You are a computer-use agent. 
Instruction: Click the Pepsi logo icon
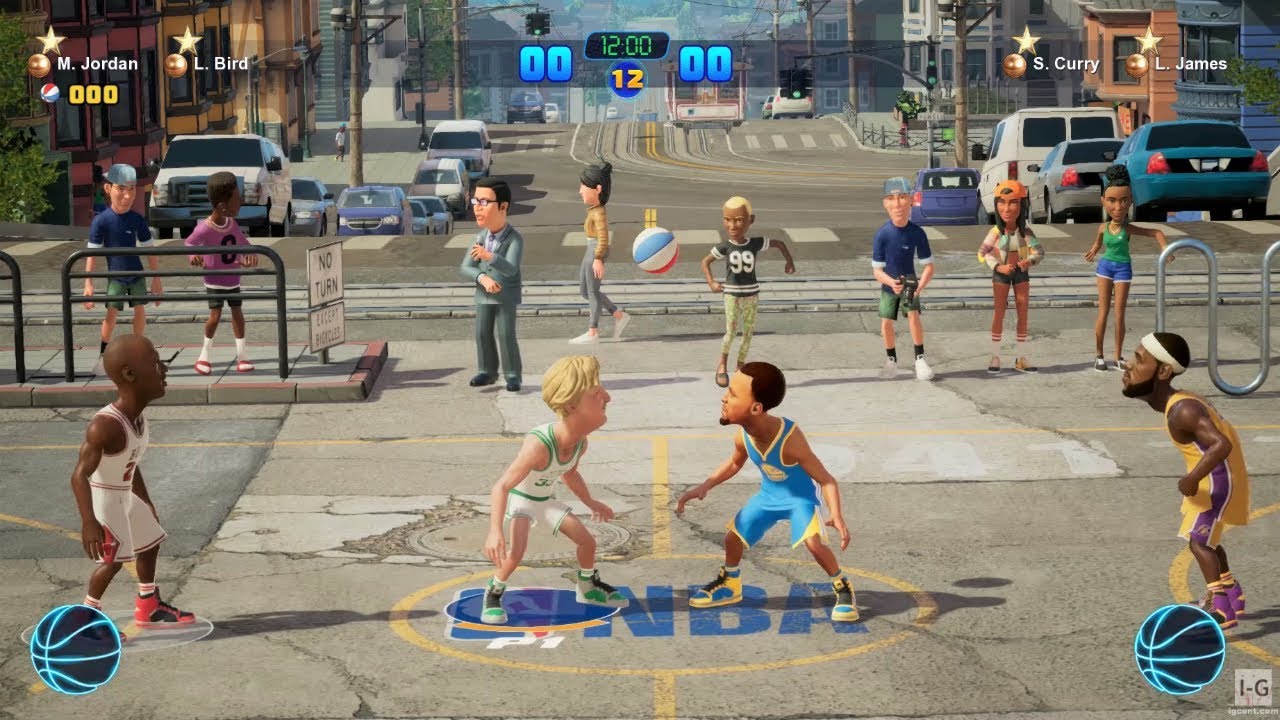[50, 93]
